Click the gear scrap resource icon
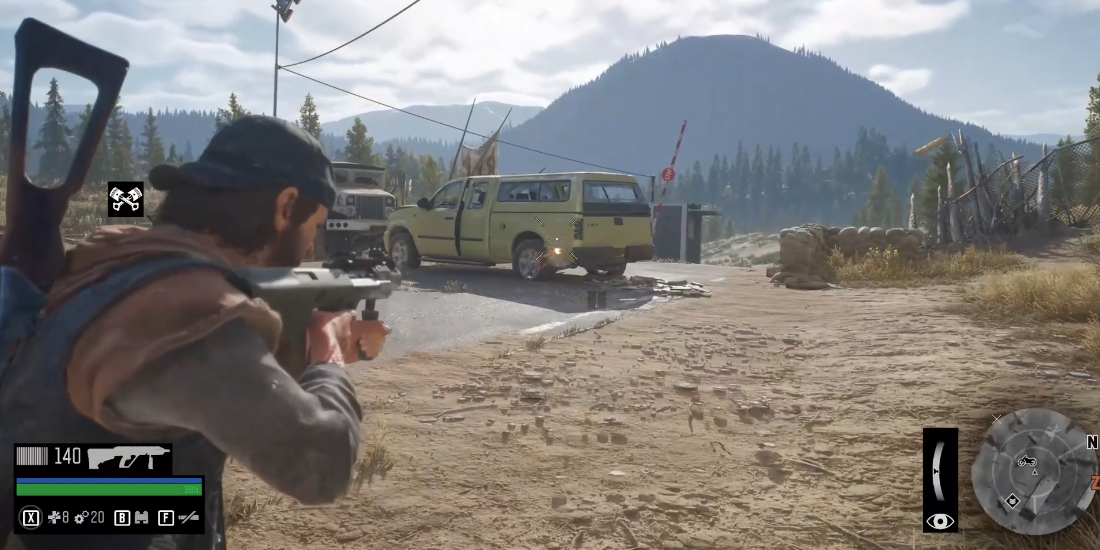Viewport: 1100px width, 550px height. 81,518
